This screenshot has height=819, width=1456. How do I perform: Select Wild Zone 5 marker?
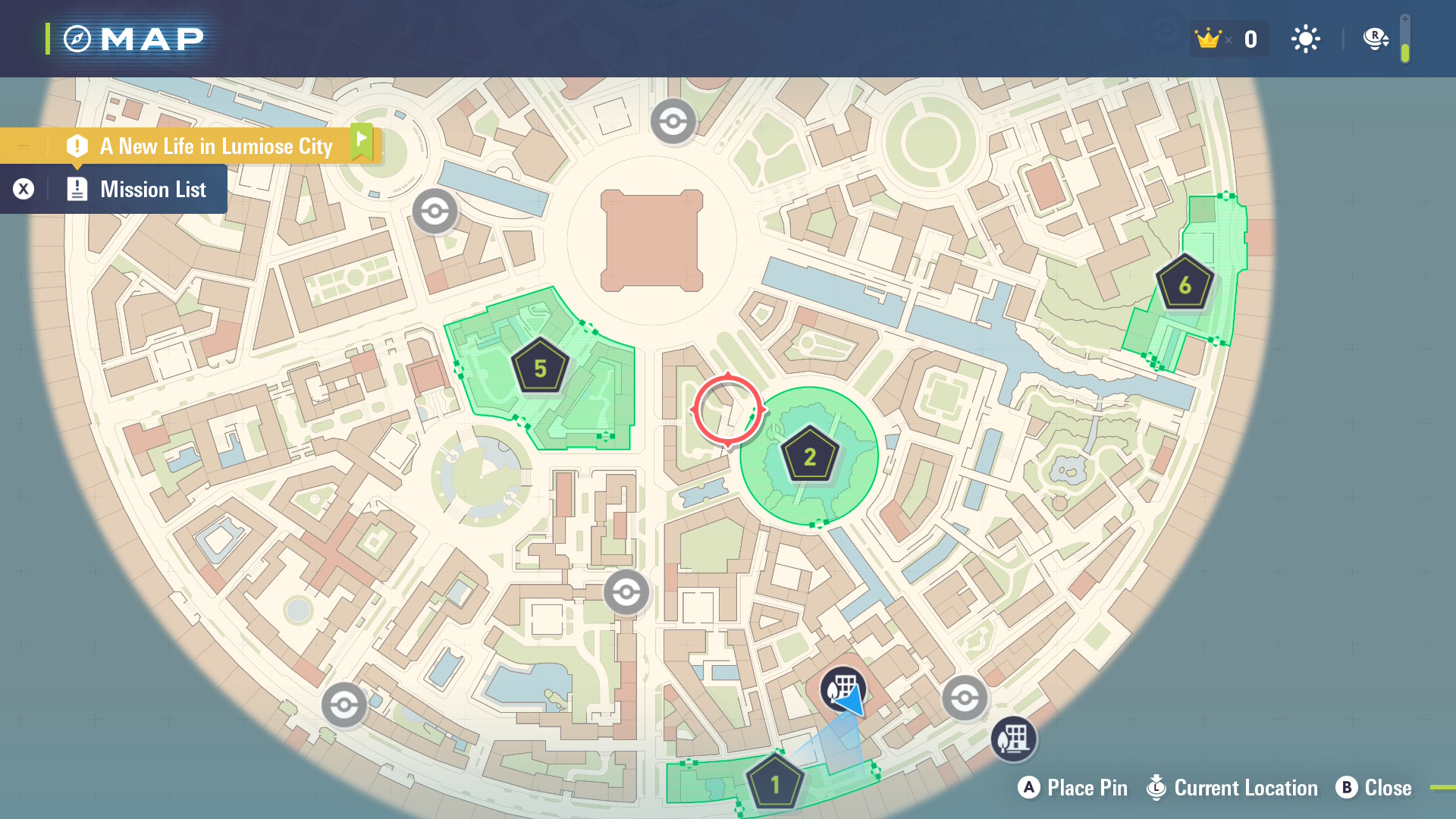click(540, 368)
